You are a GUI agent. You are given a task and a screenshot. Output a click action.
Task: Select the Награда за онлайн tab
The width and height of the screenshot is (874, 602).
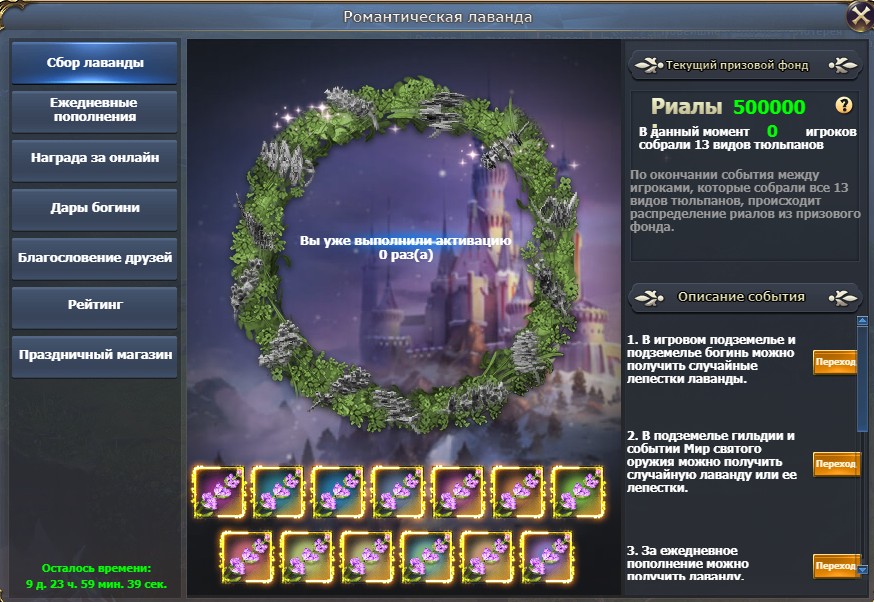pyautogui.click(x=95, y=159)
